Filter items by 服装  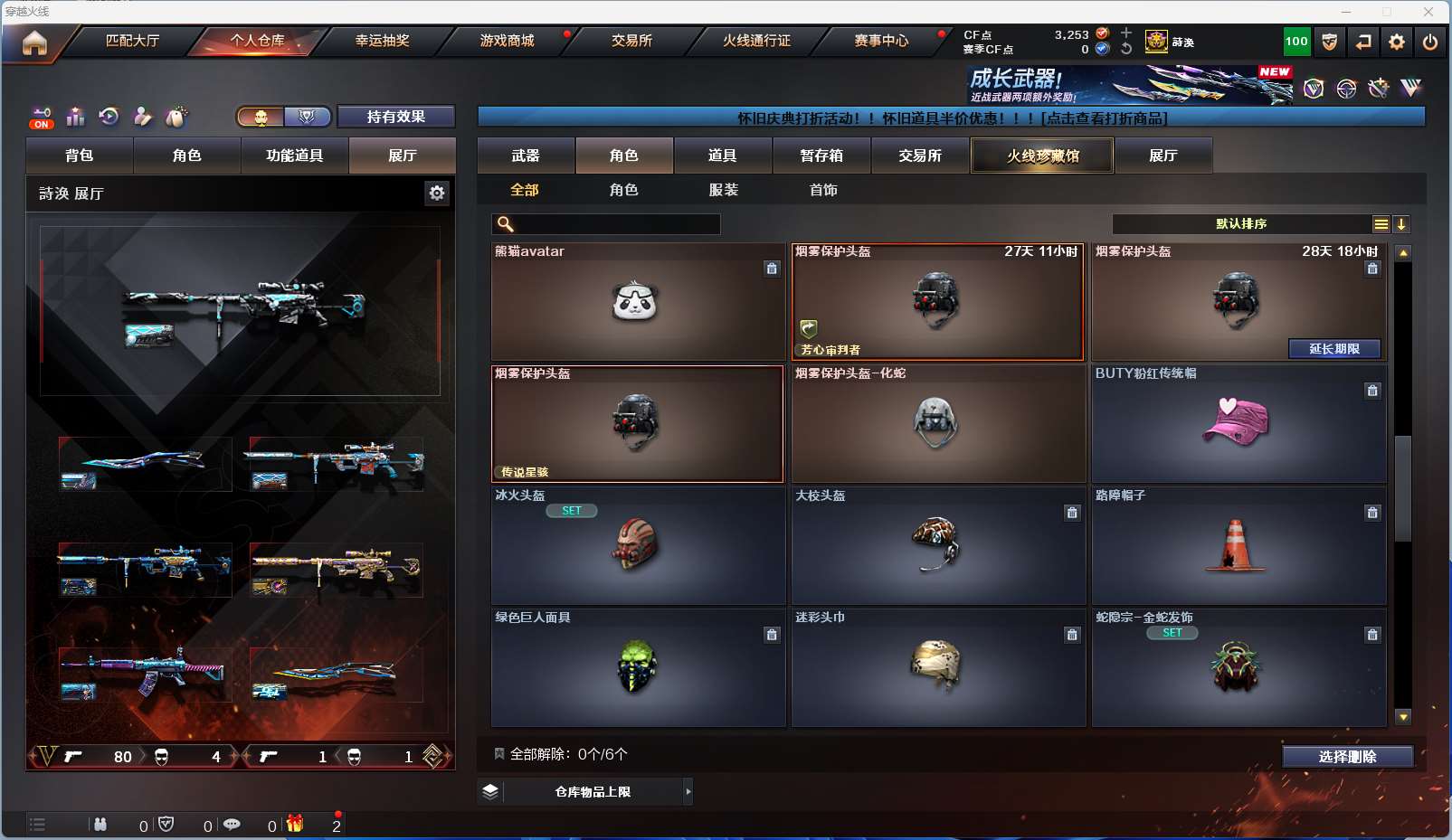[x=723, y=190]
